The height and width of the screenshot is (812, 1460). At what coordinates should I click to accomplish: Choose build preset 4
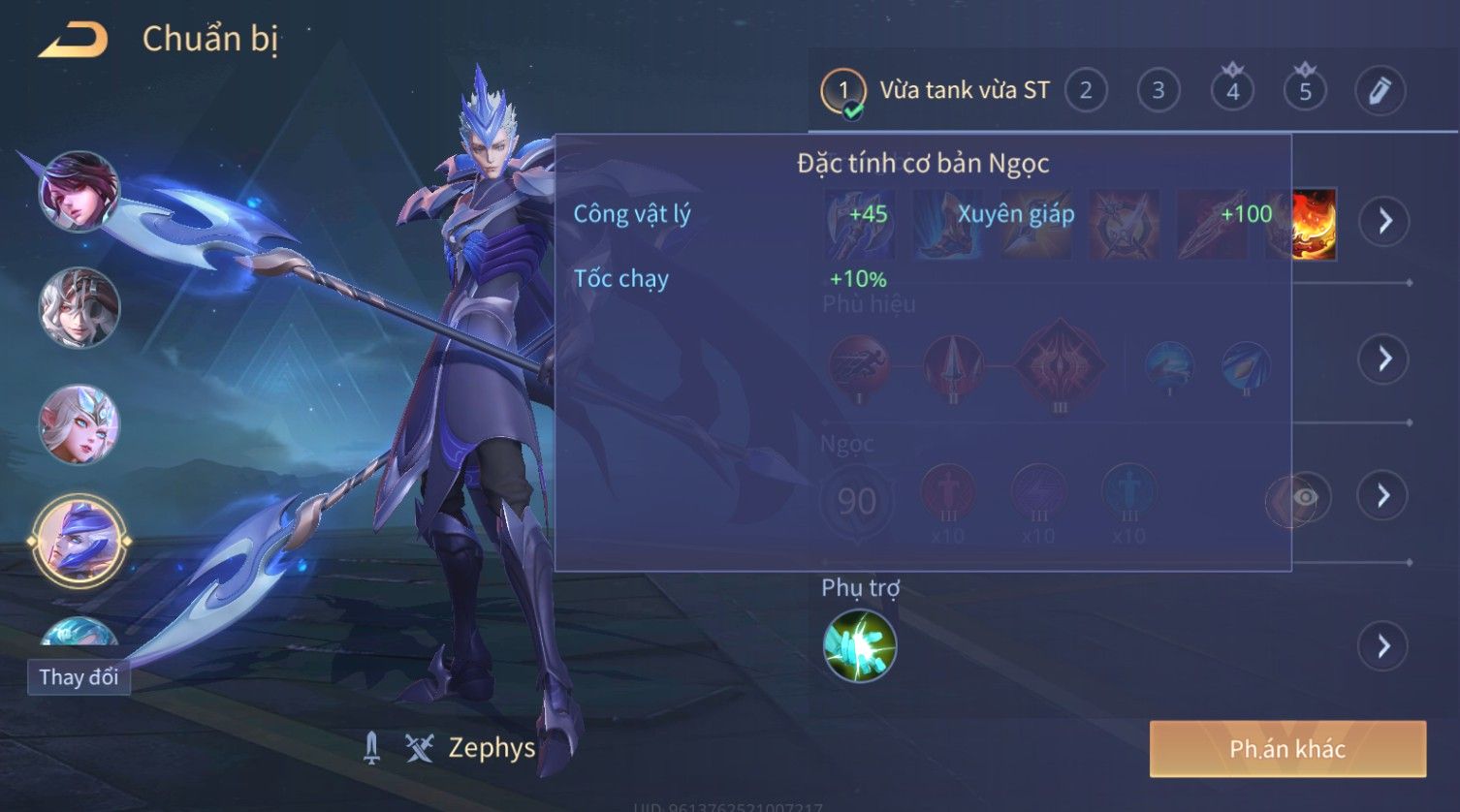click(x=1232, y=91)
